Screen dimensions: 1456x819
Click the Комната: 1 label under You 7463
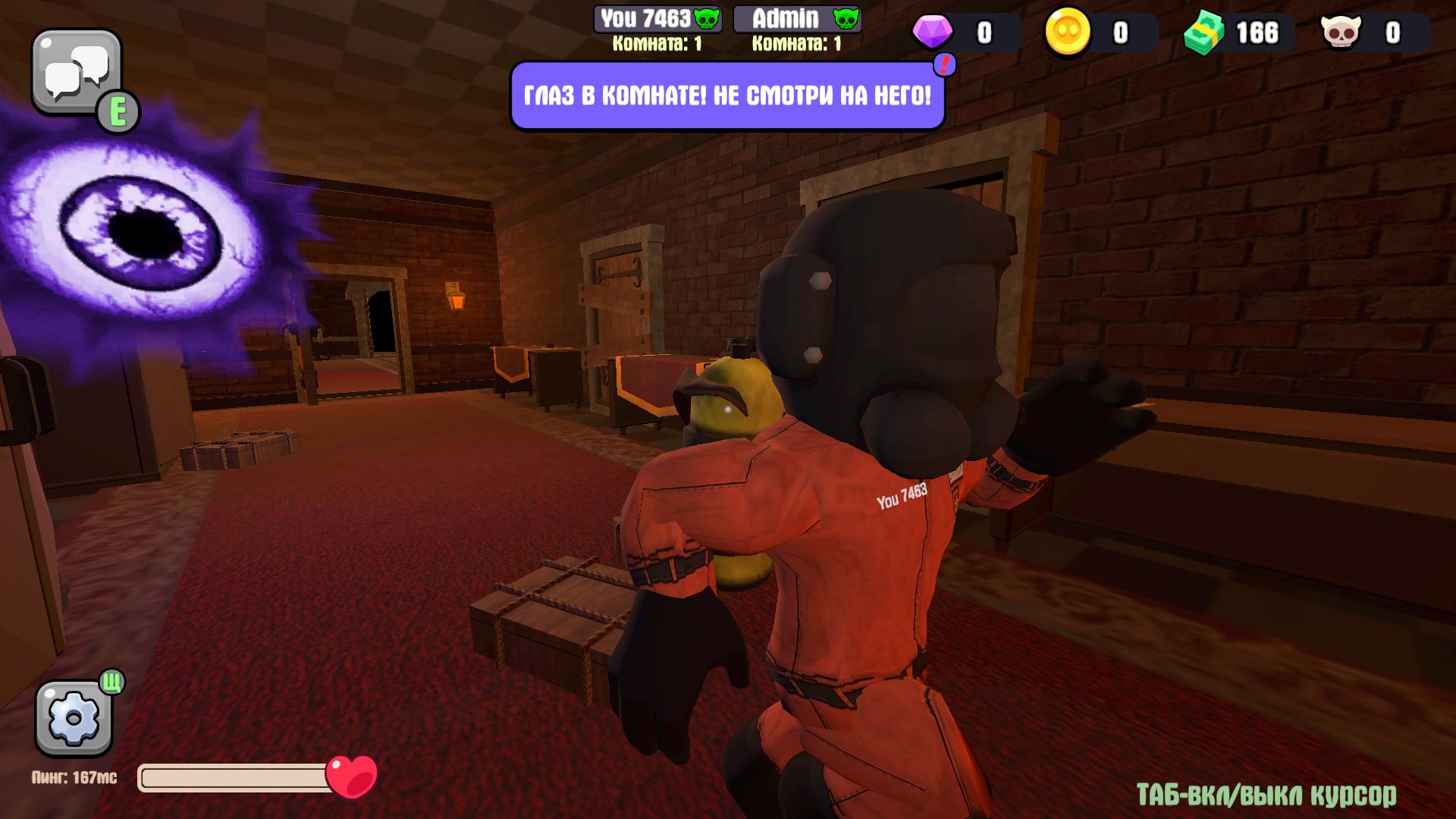[657, 43]
